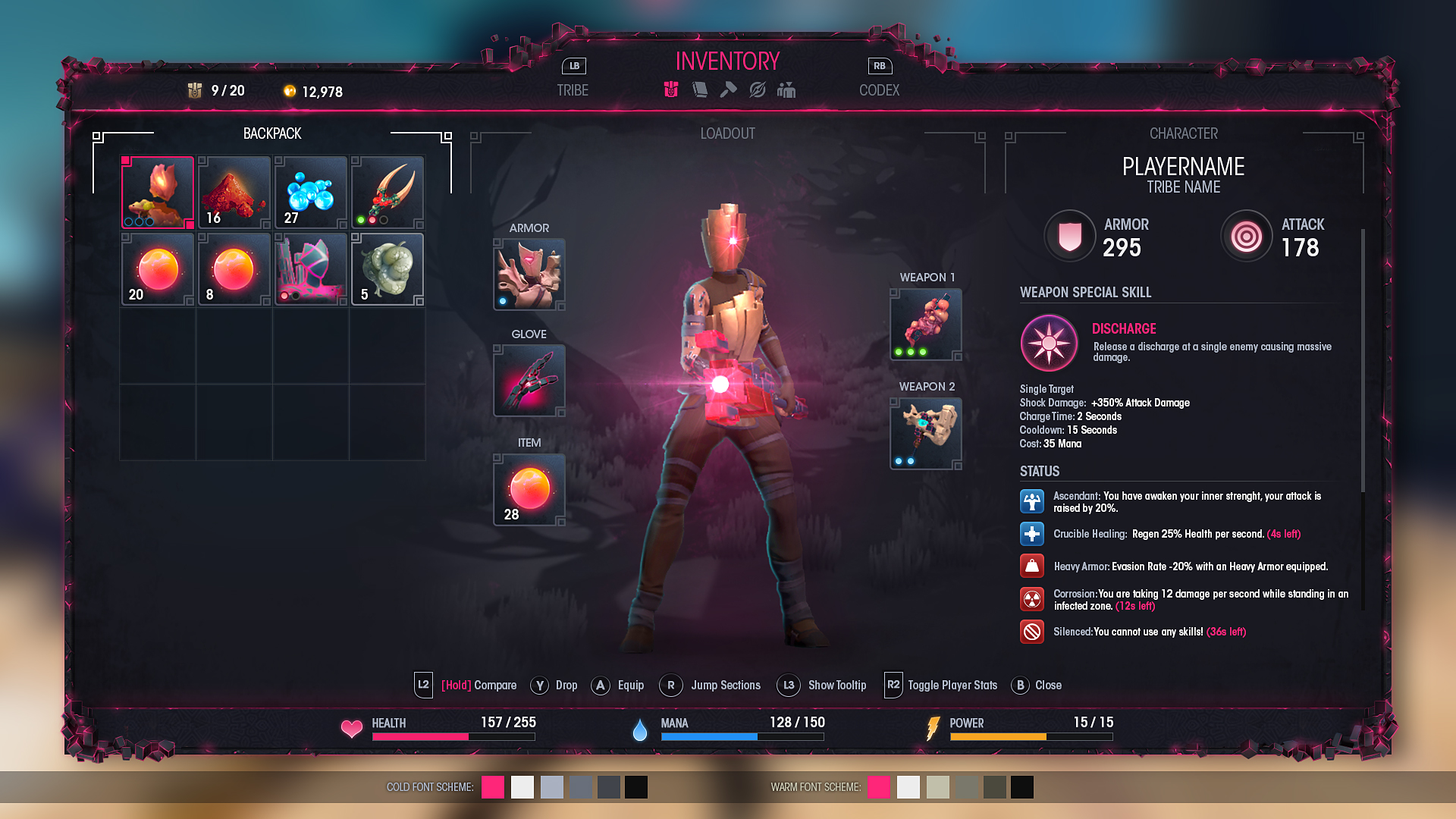Select the book category icon

click(700, 90)
